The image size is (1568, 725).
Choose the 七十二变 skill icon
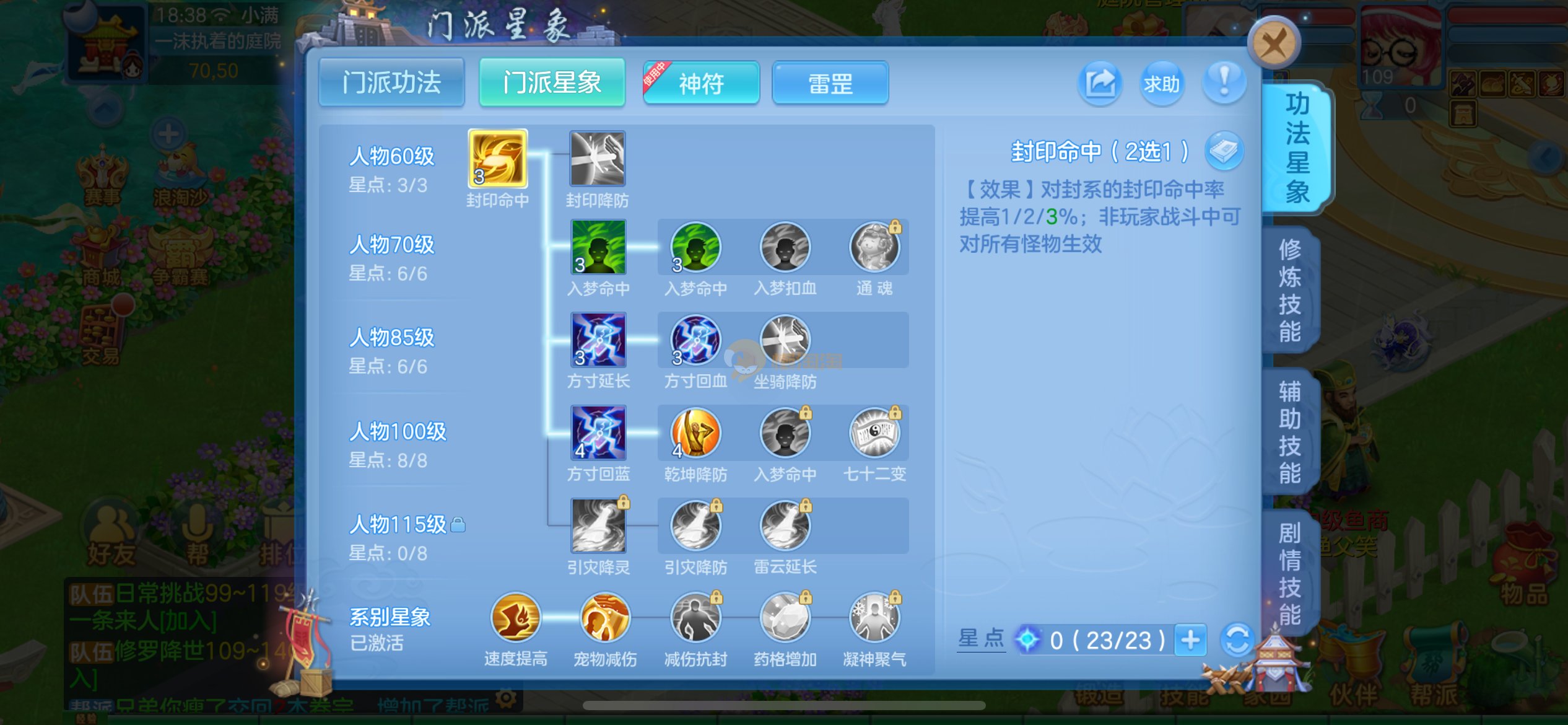pyautogui.click(x=874, y=433)
